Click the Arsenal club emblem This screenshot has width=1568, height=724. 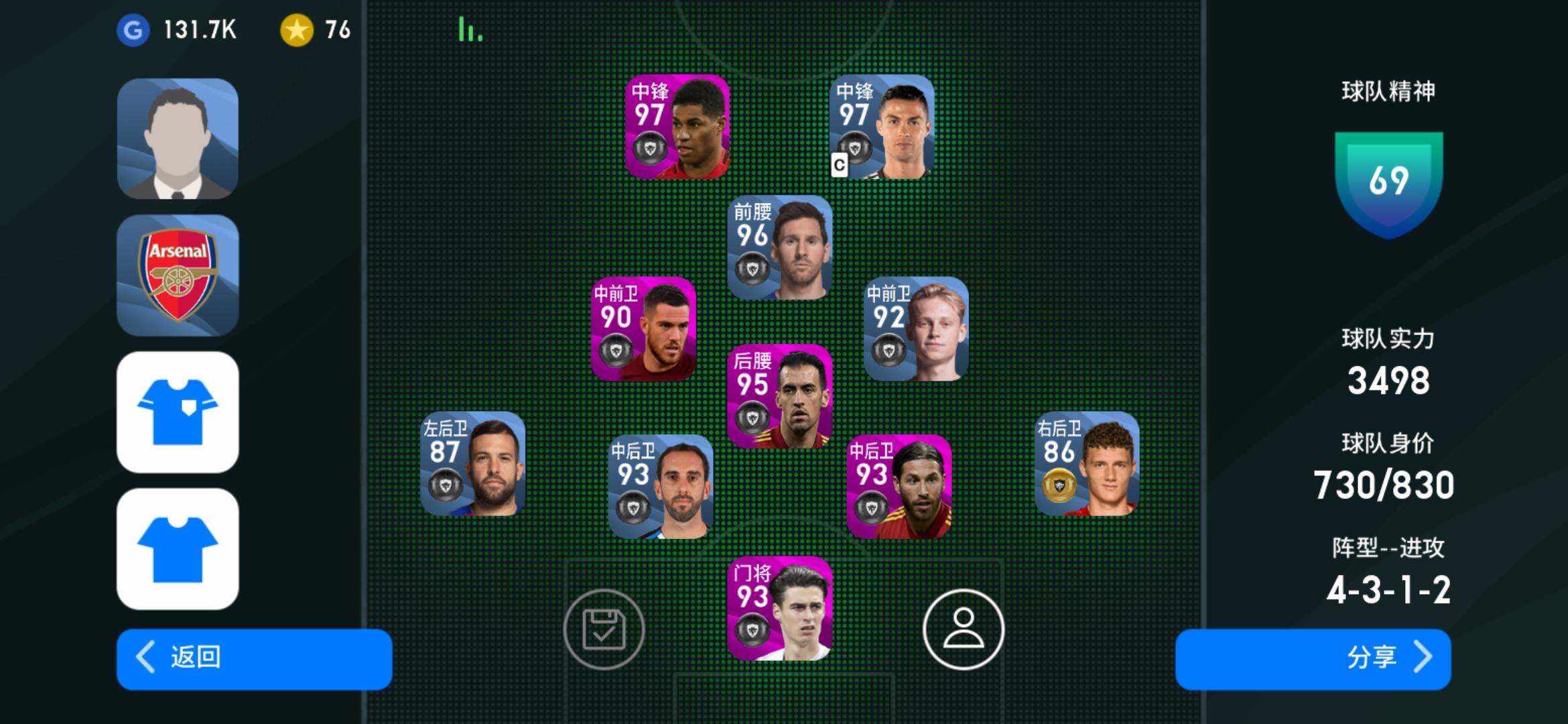coord(178,275)
